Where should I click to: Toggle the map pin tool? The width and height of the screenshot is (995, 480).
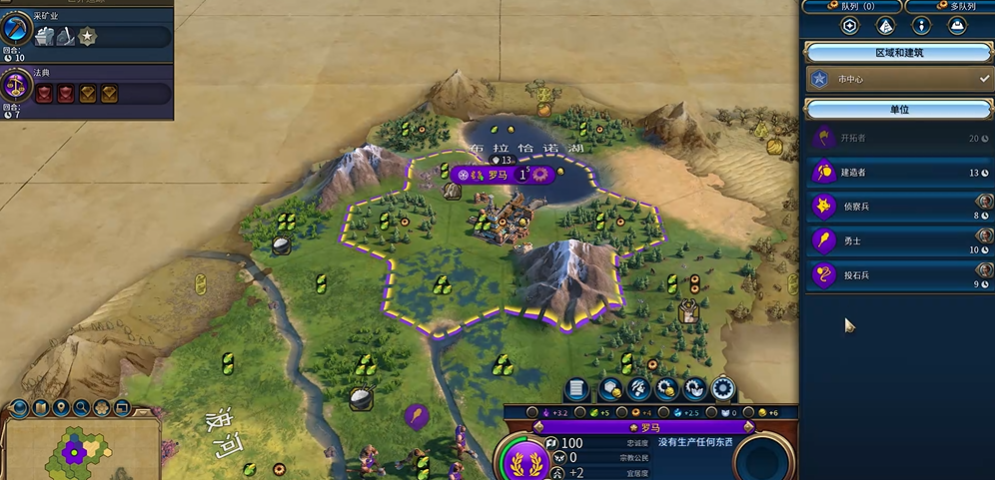tap(62, 407)
